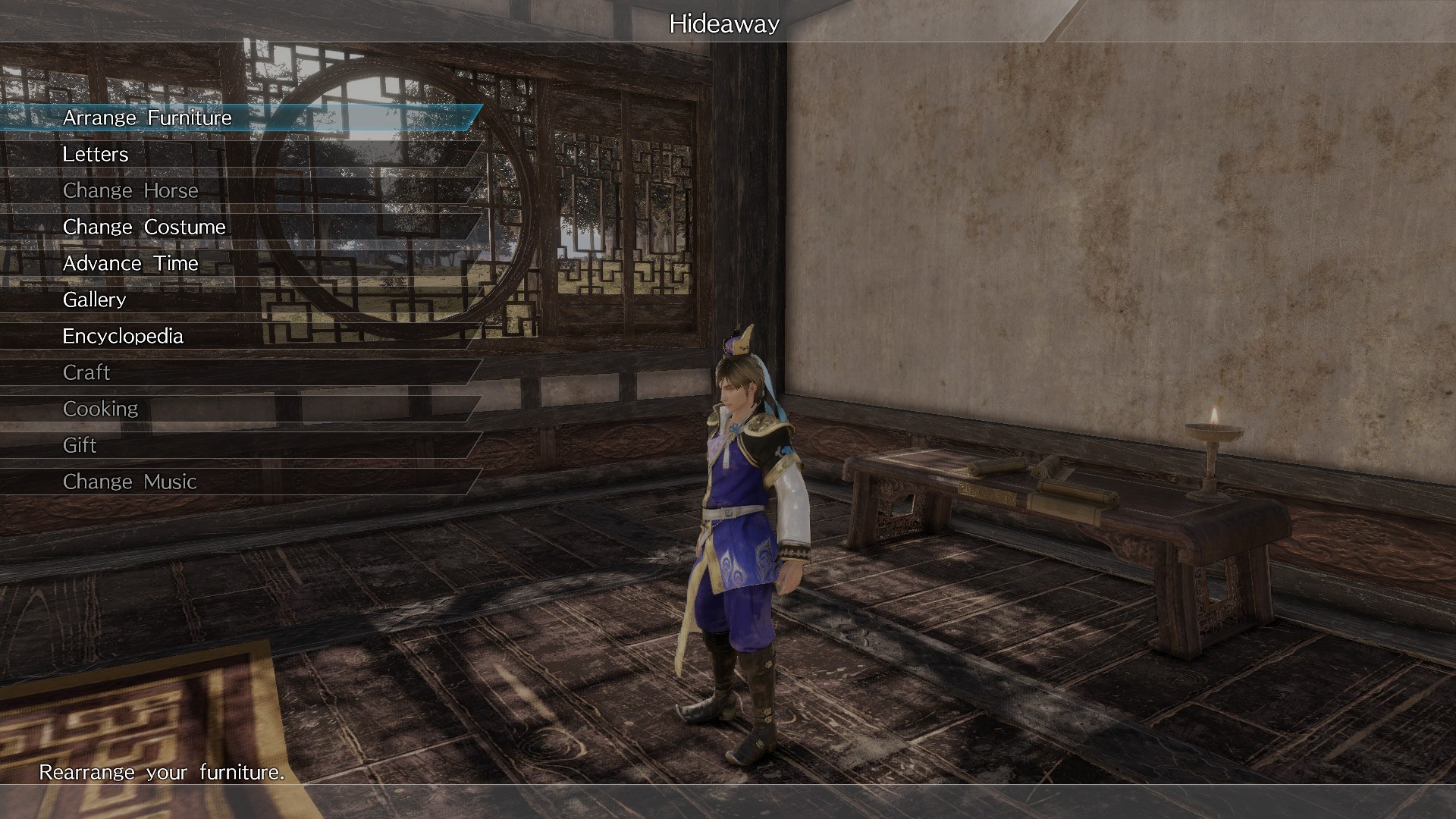Screen dimensions: 1456x819
Task: Click the grayed-out Change Horse entry
Action: (x=130, y=190)
